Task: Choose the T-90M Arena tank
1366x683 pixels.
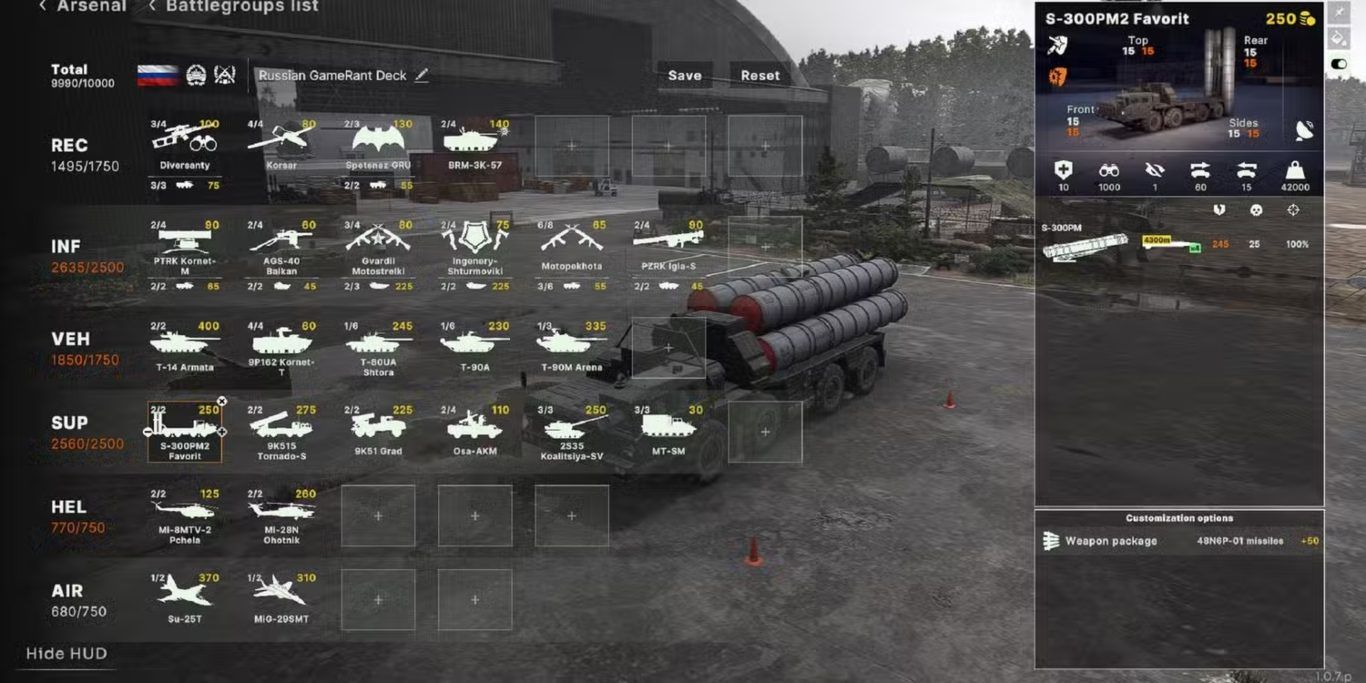Action: 571,345
